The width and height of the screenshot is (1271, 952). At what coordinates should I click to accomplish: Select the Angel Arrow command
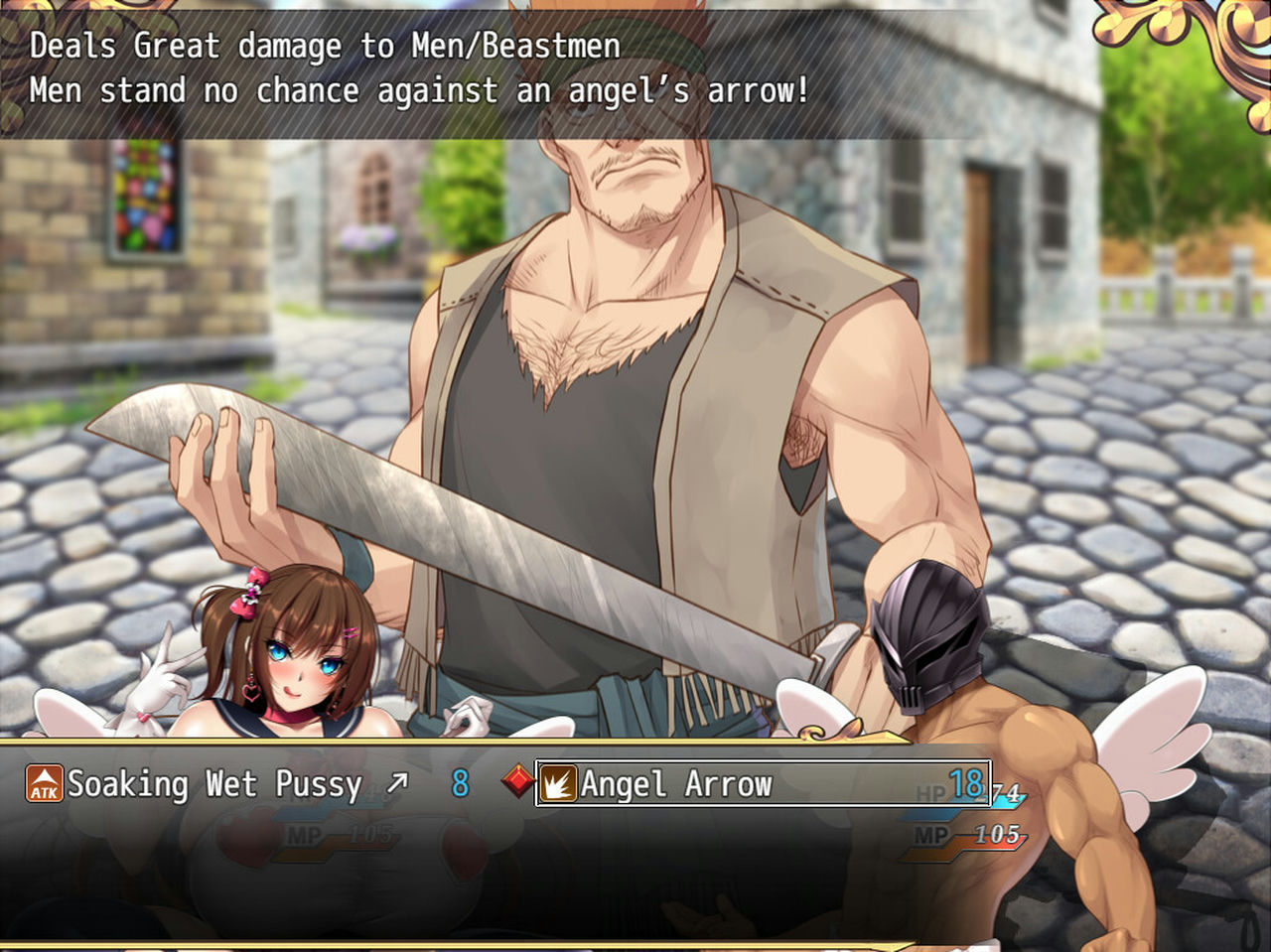click(675, 783)
